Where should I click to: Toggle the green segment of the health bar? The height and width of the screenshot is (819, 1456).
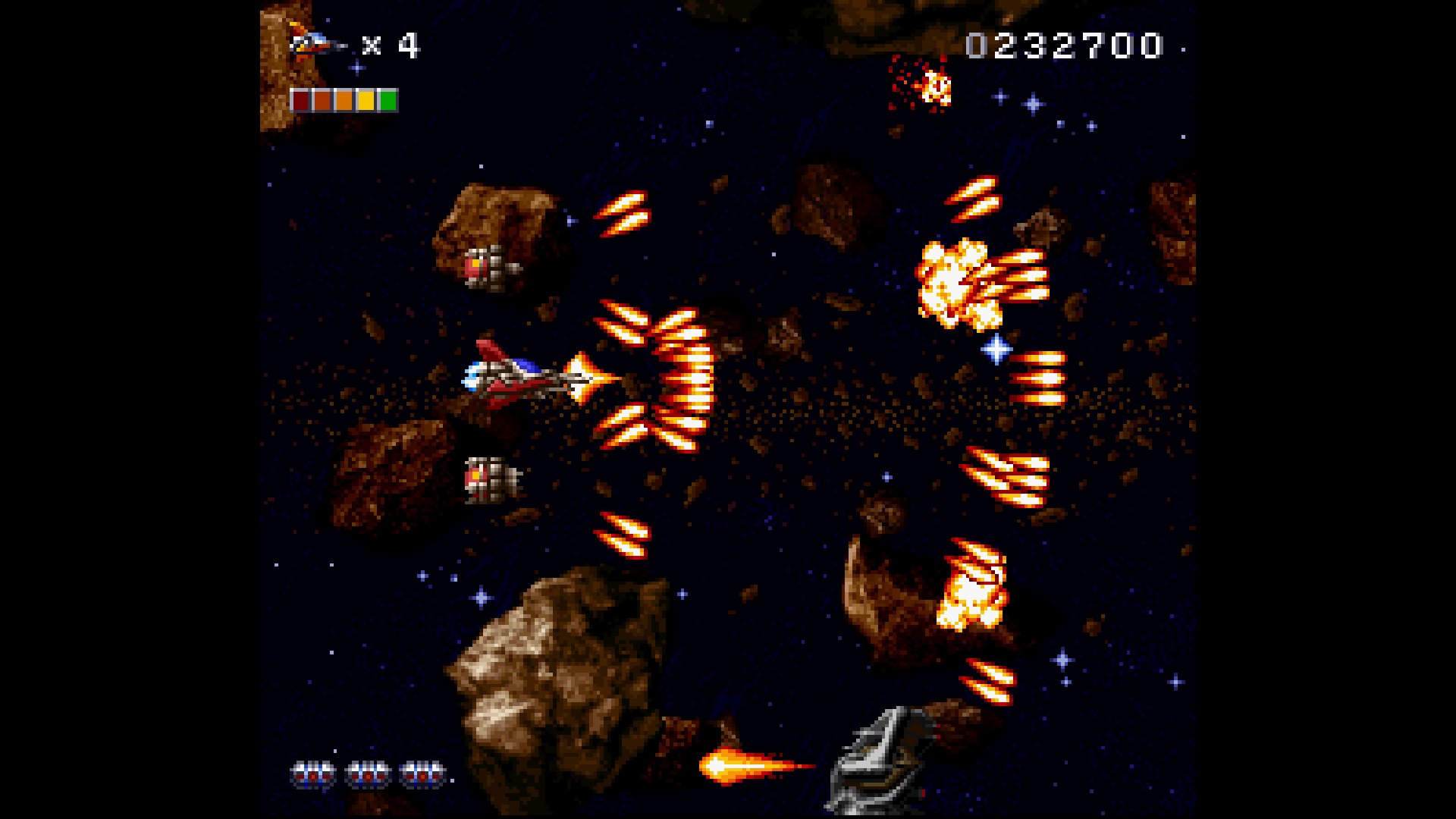coord(389,99)
